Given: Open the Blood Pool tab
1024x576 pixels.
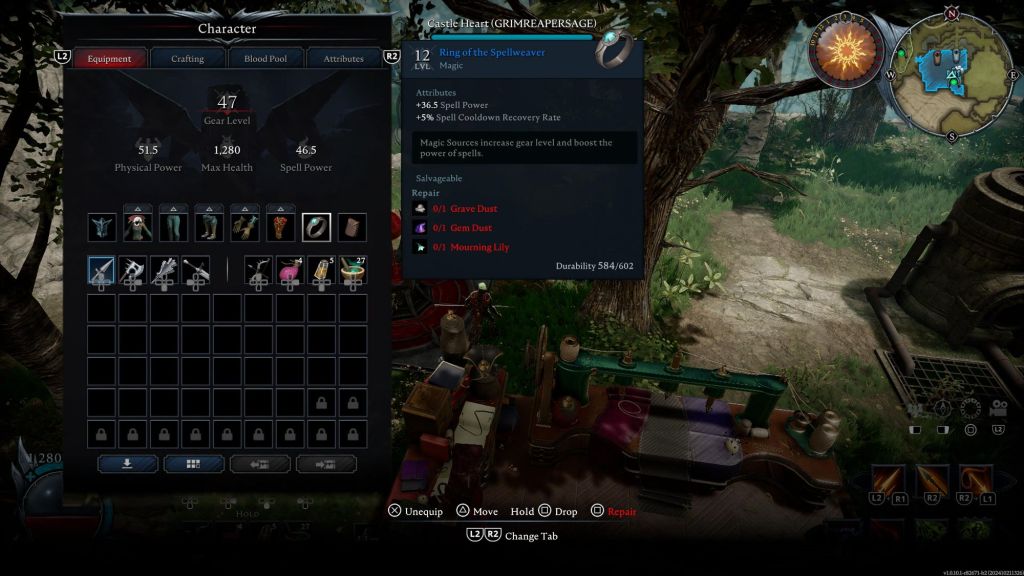Looking at the screenshot, I should (265, 59).
